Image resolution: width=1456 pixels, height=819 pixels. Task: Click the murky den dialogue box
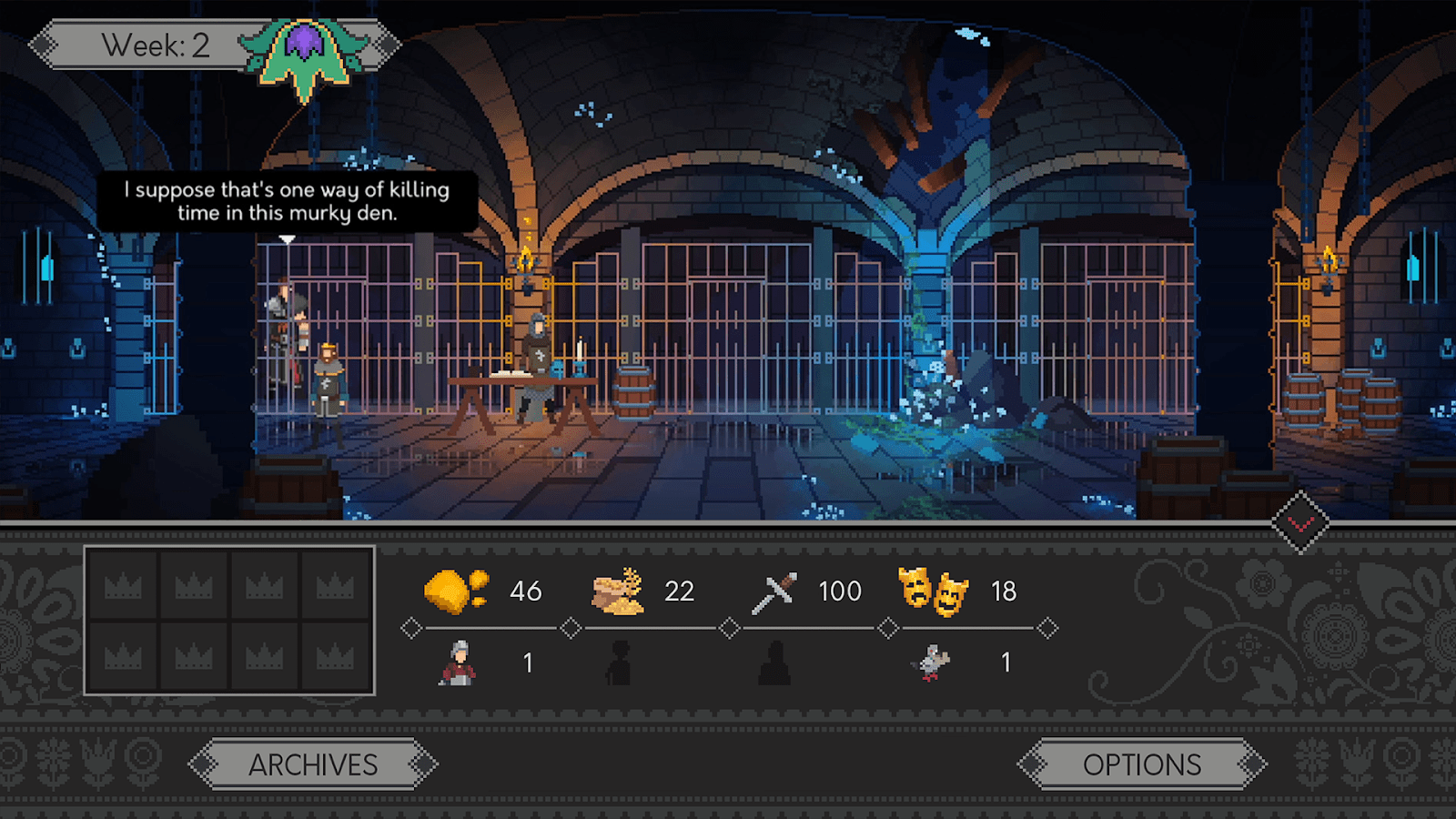[287, 203]
